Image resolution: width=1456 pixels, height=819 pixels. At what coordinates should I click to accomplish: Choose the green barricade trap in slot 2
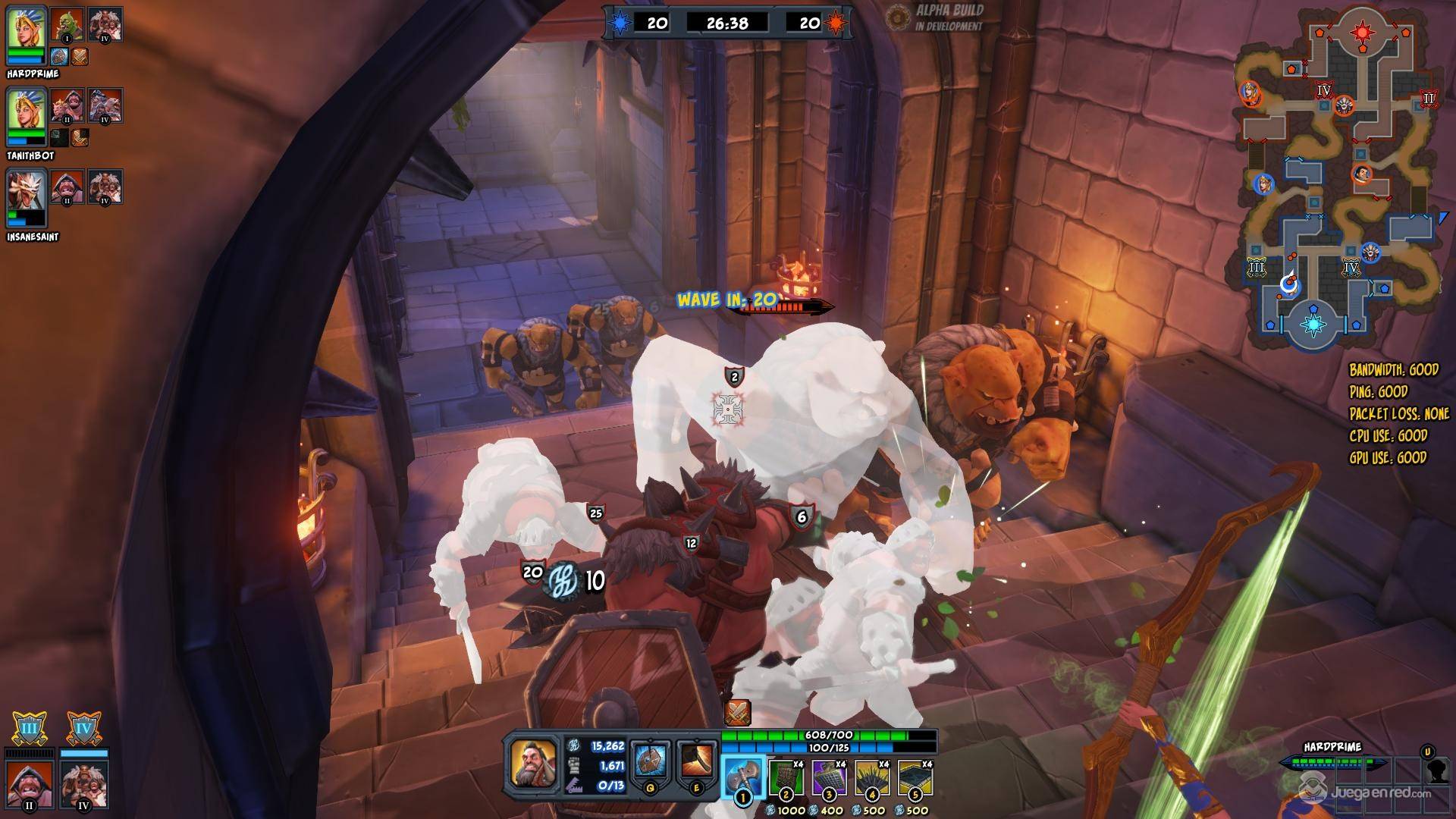click(786, 777)
